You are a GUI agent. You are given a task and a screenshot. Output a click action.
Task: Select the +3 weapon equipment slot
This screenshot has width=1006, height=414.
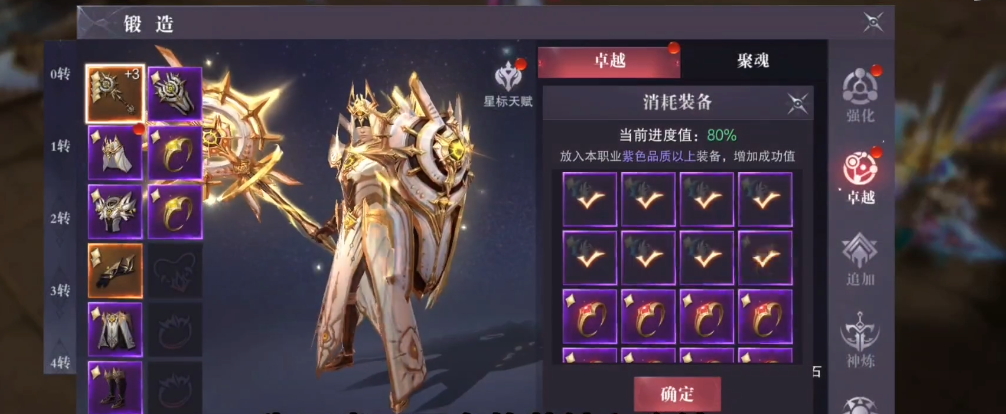115,94
